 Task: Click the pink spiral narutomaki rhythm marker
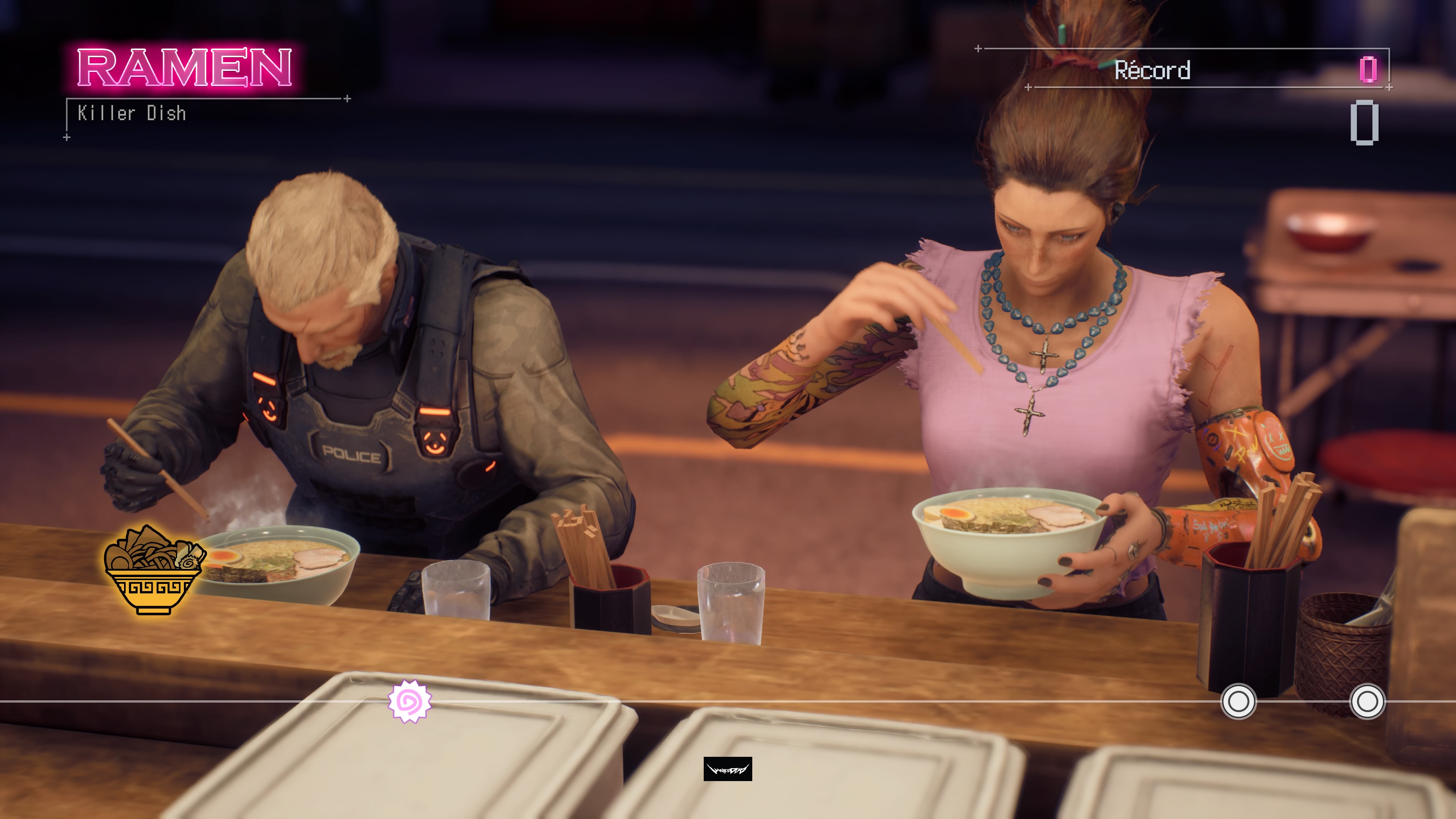point(410,701)
